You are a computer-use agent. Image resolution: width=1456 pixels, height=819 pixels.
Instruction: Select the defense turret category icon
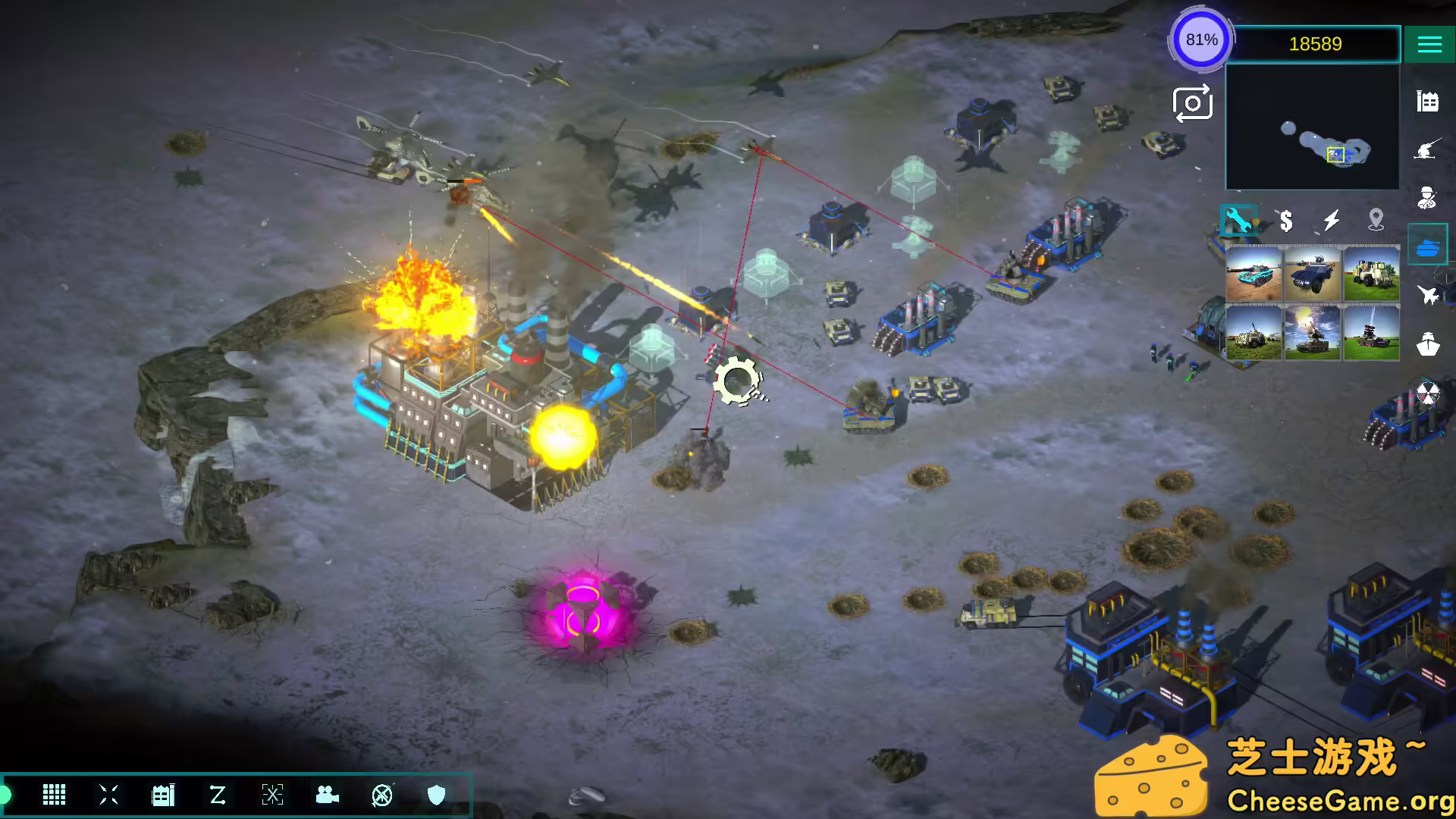click(1429, 149)
